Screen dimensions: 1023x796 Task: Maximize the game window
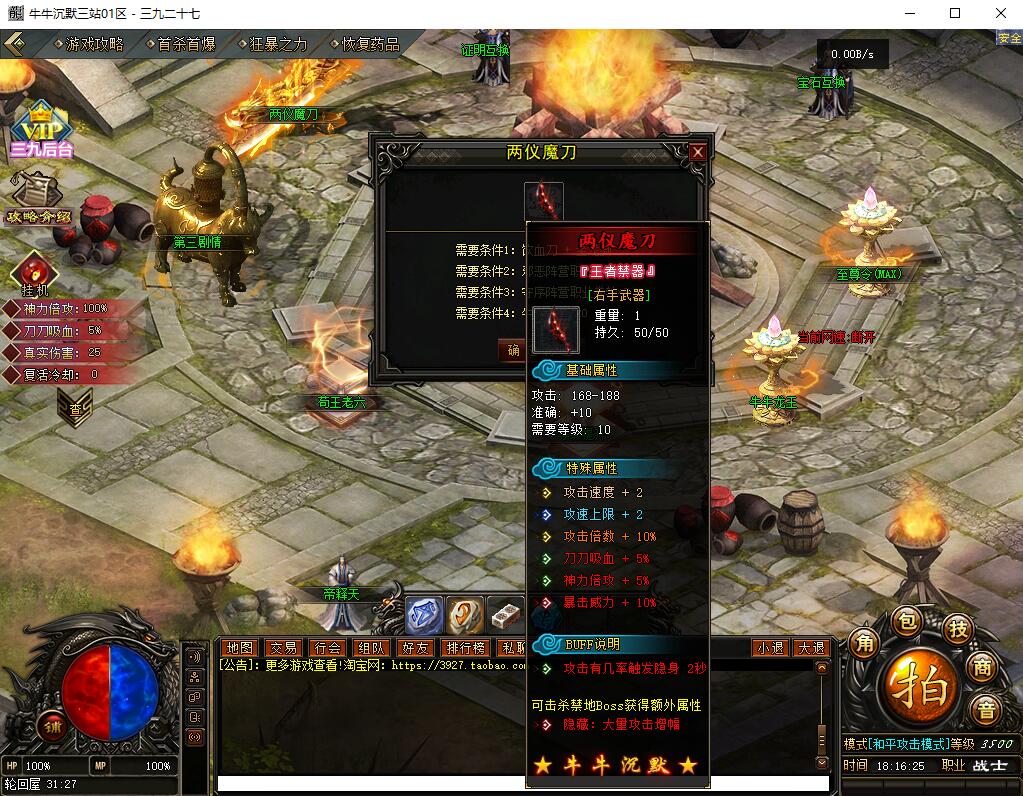955,13
